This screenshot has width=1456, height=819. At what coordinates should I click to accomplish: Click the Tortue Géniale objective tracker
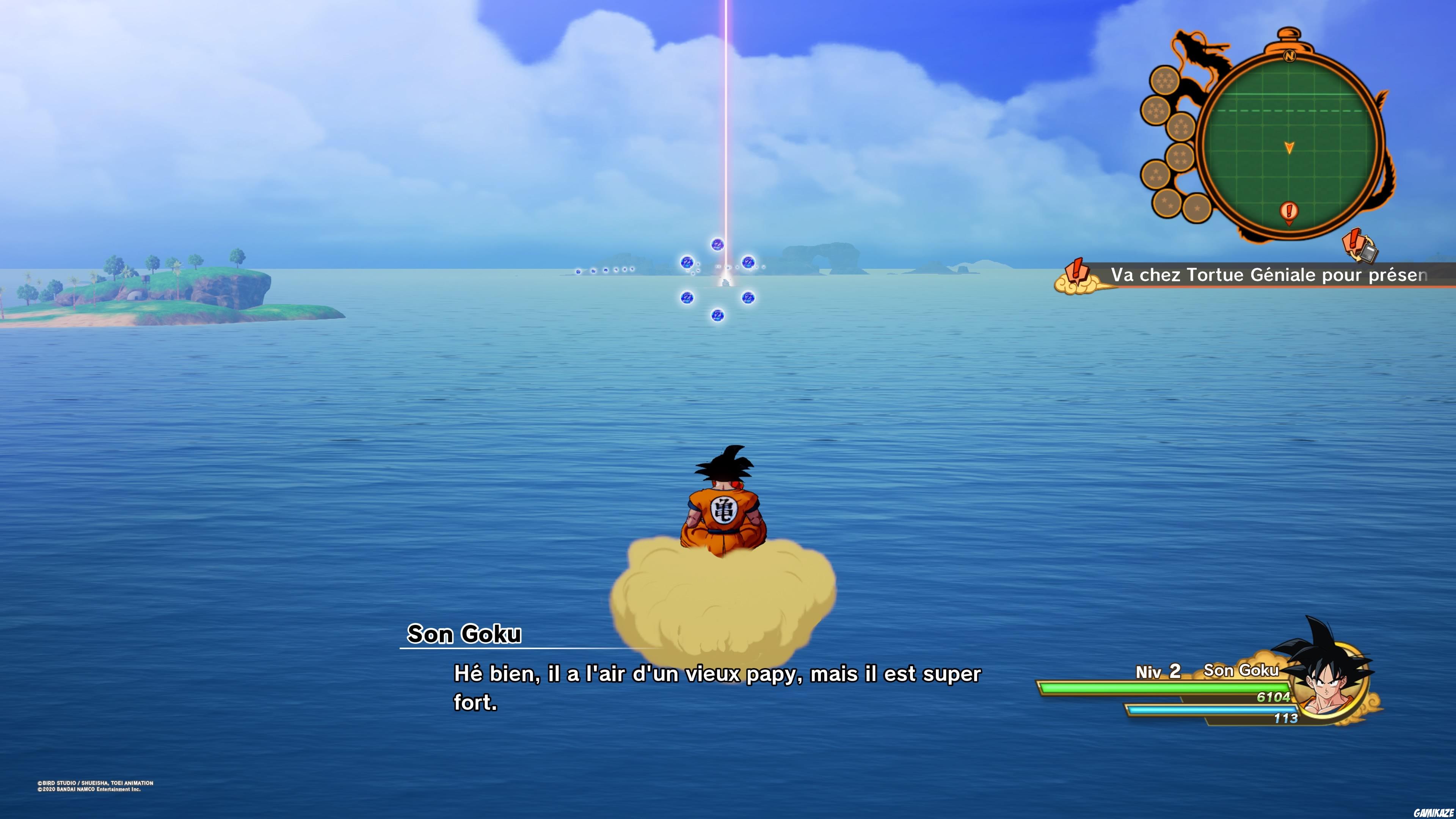[1268, 275]
